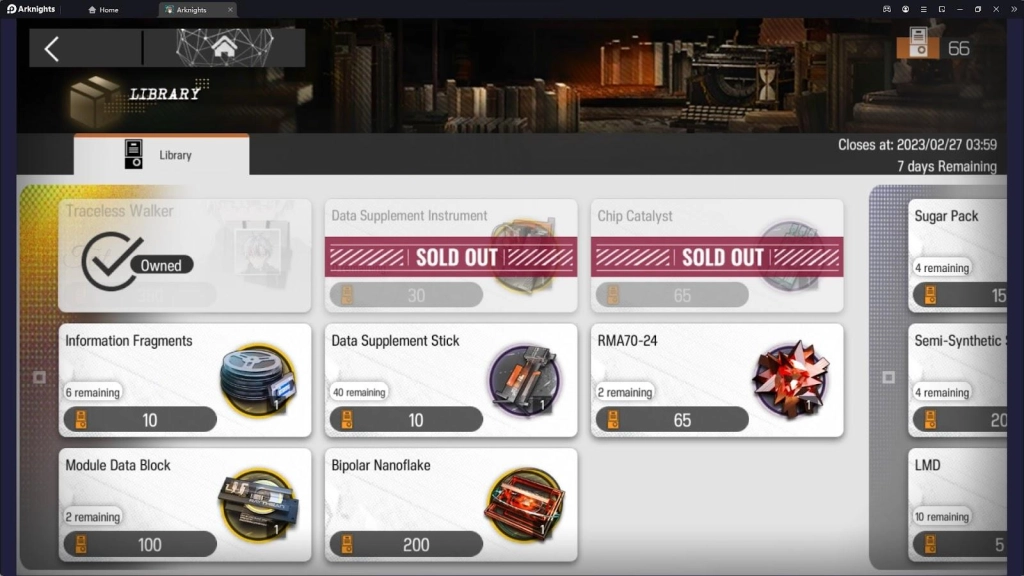This screenshot has width=1024, height=576.
Task: Purchase the Data Supplement Stick item
Action: coord(450,380)
